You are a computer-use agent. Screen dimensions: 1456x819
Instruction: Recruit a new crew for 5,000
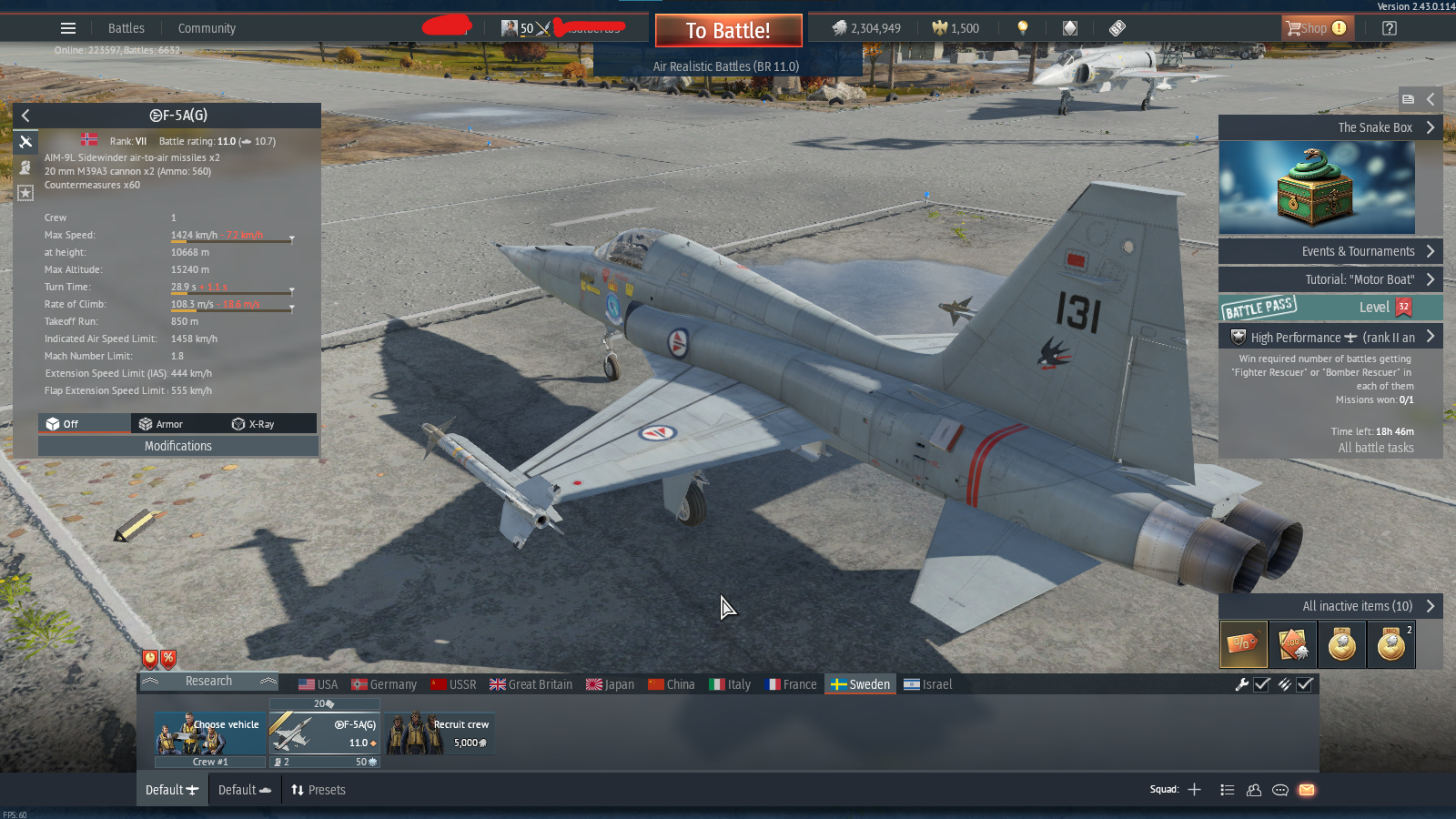point(440,733)
